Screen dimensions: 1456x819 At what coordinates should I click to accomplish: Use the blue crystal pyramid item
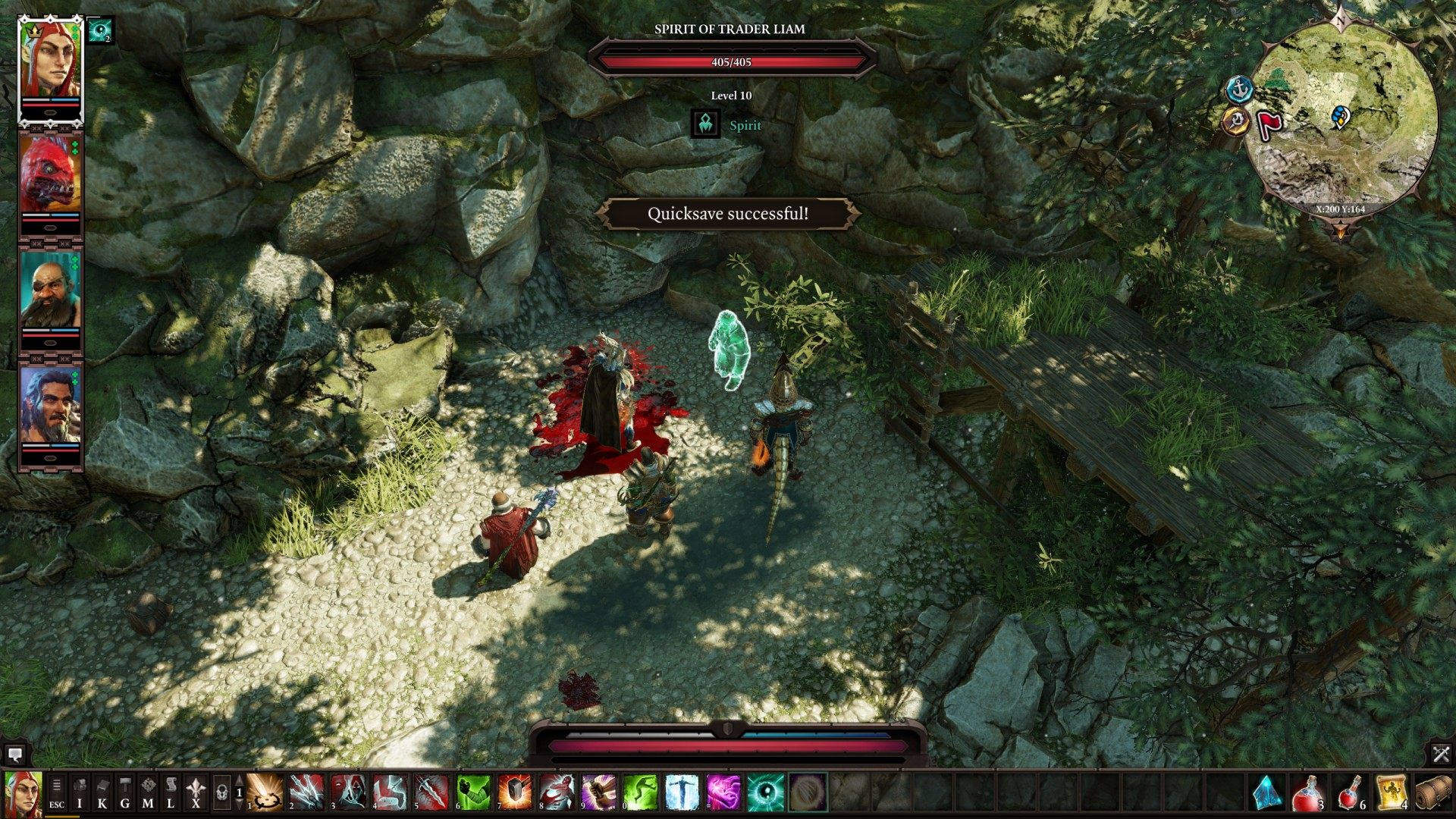pyautogui.click(x=1266, y=792)
